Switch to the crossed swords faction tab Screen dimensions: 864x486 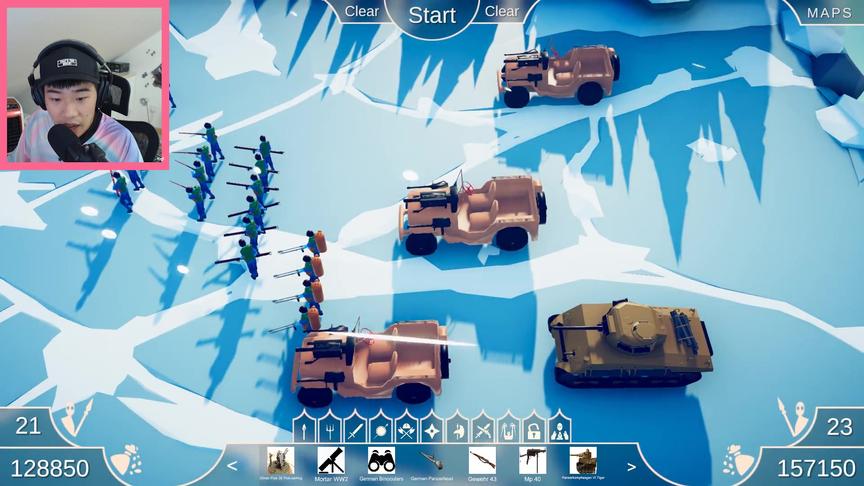coord(483,430)
